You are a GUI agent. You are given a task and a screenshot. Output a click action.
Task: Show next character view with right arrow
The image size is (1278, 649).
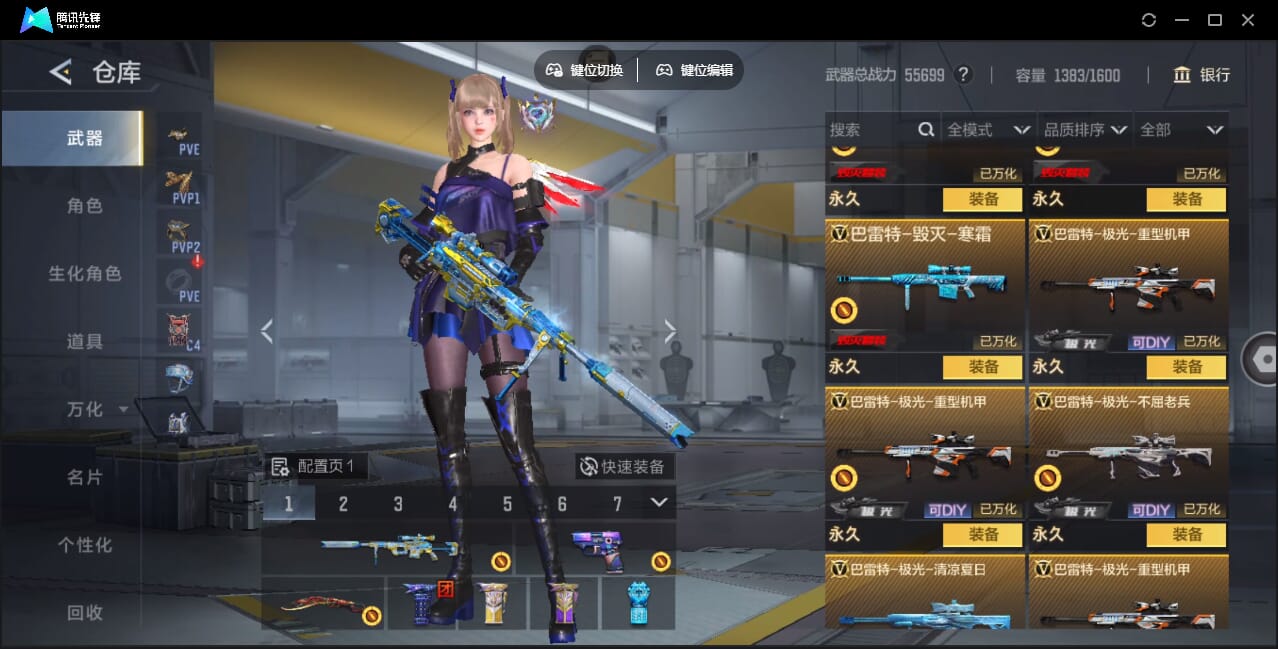point(670,332)
